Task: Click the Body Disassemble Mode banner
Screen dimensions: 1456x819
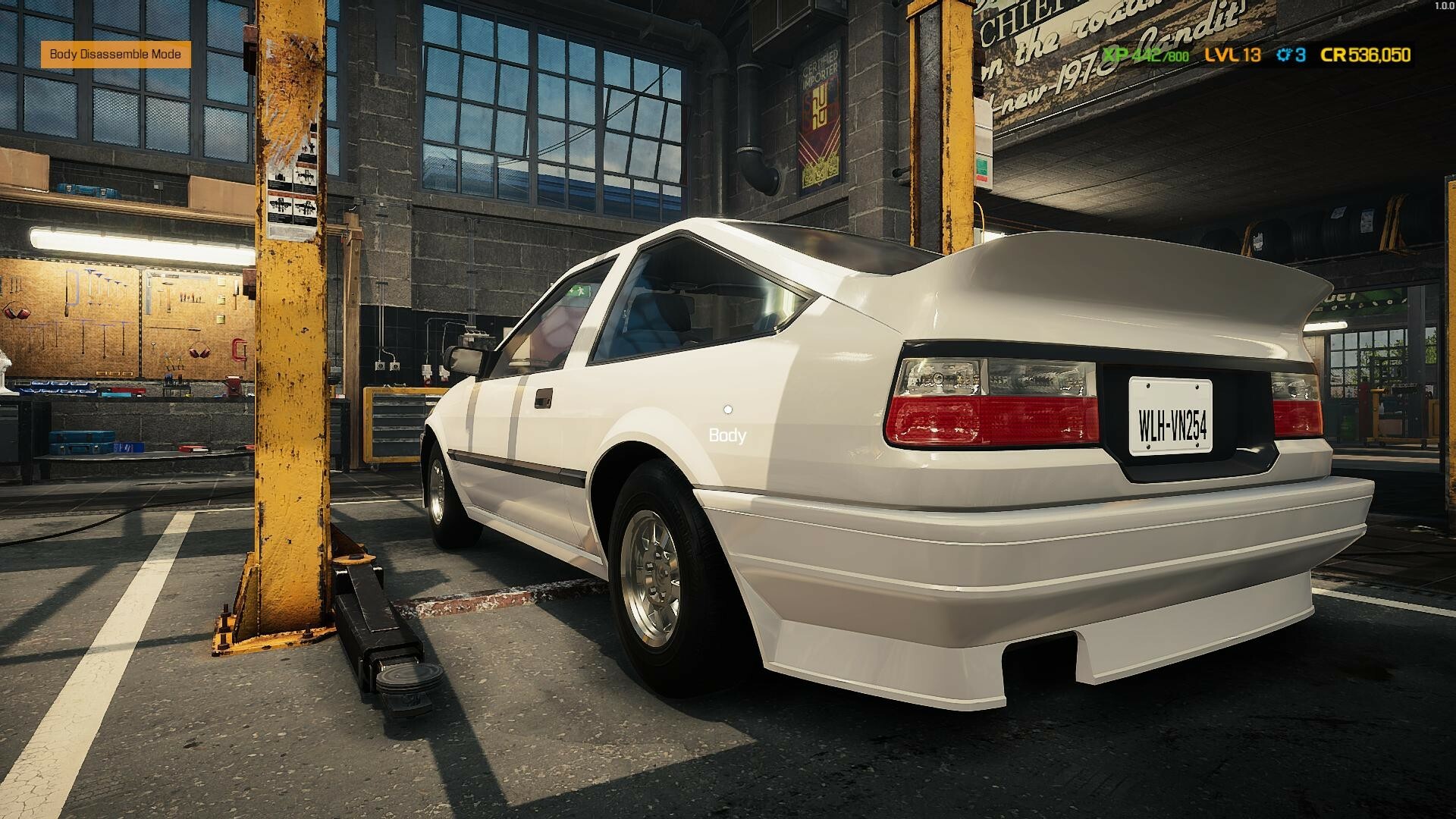Action: point(115,55)
